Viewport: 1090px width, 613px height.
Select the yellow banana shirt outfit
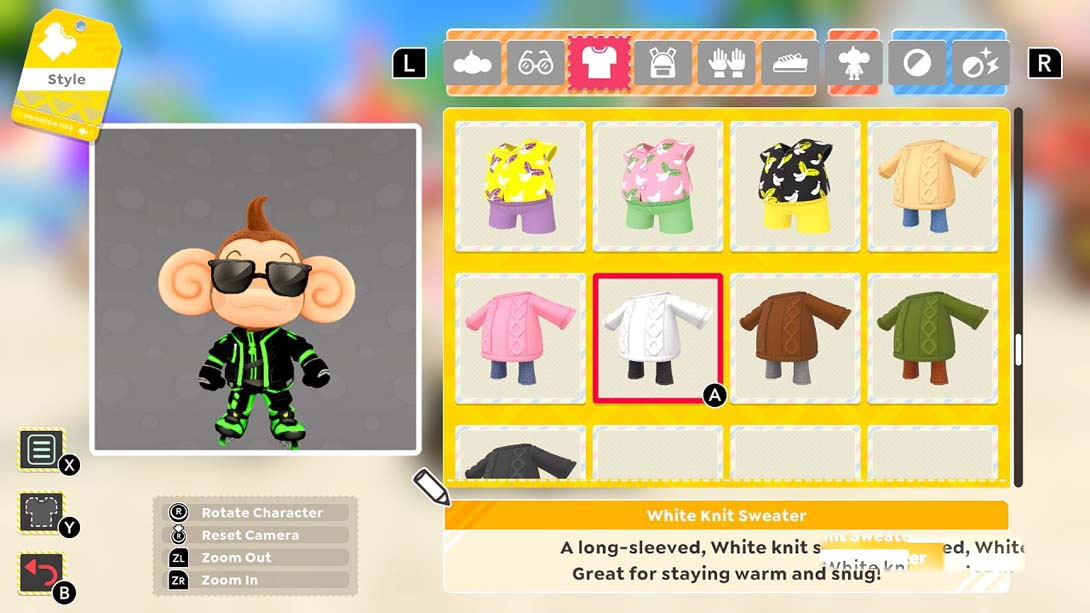pyautogui.click(x=520, y=186)
